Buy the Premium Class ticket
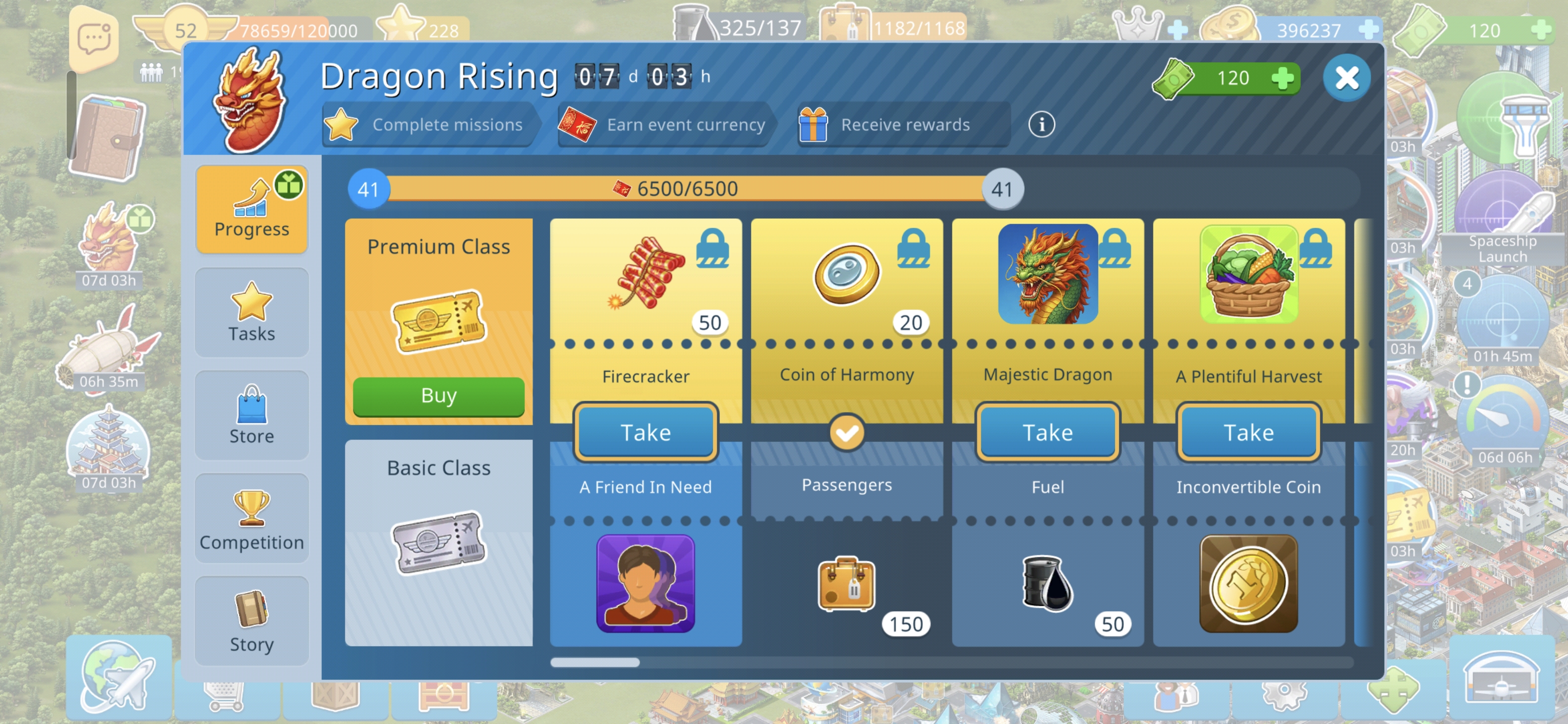 click(438, 396)
